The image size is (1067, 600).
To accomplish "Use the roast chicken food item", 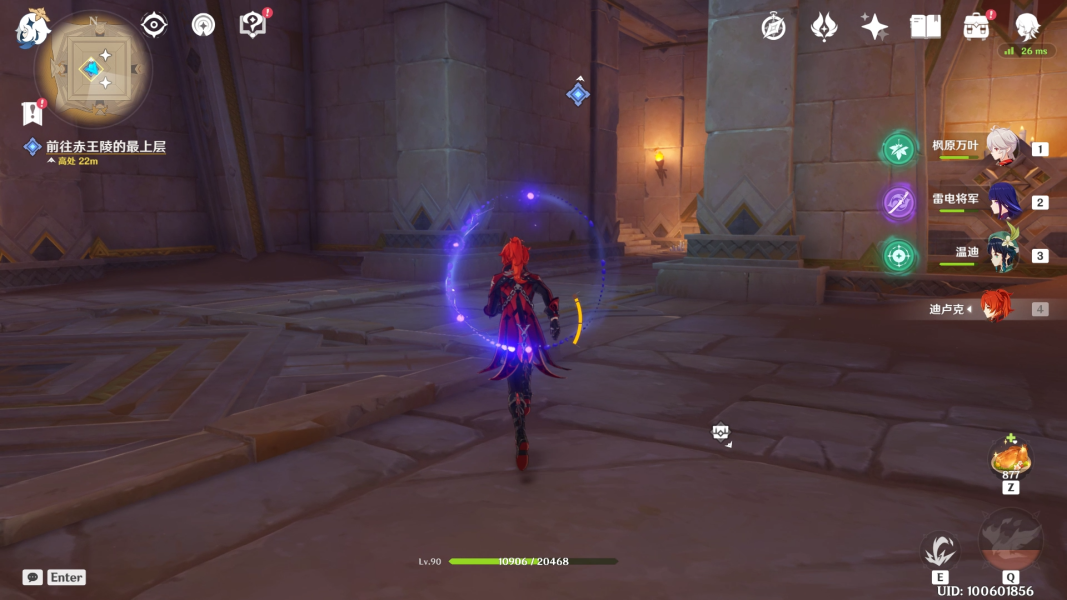I will [x=1010, y=459].
